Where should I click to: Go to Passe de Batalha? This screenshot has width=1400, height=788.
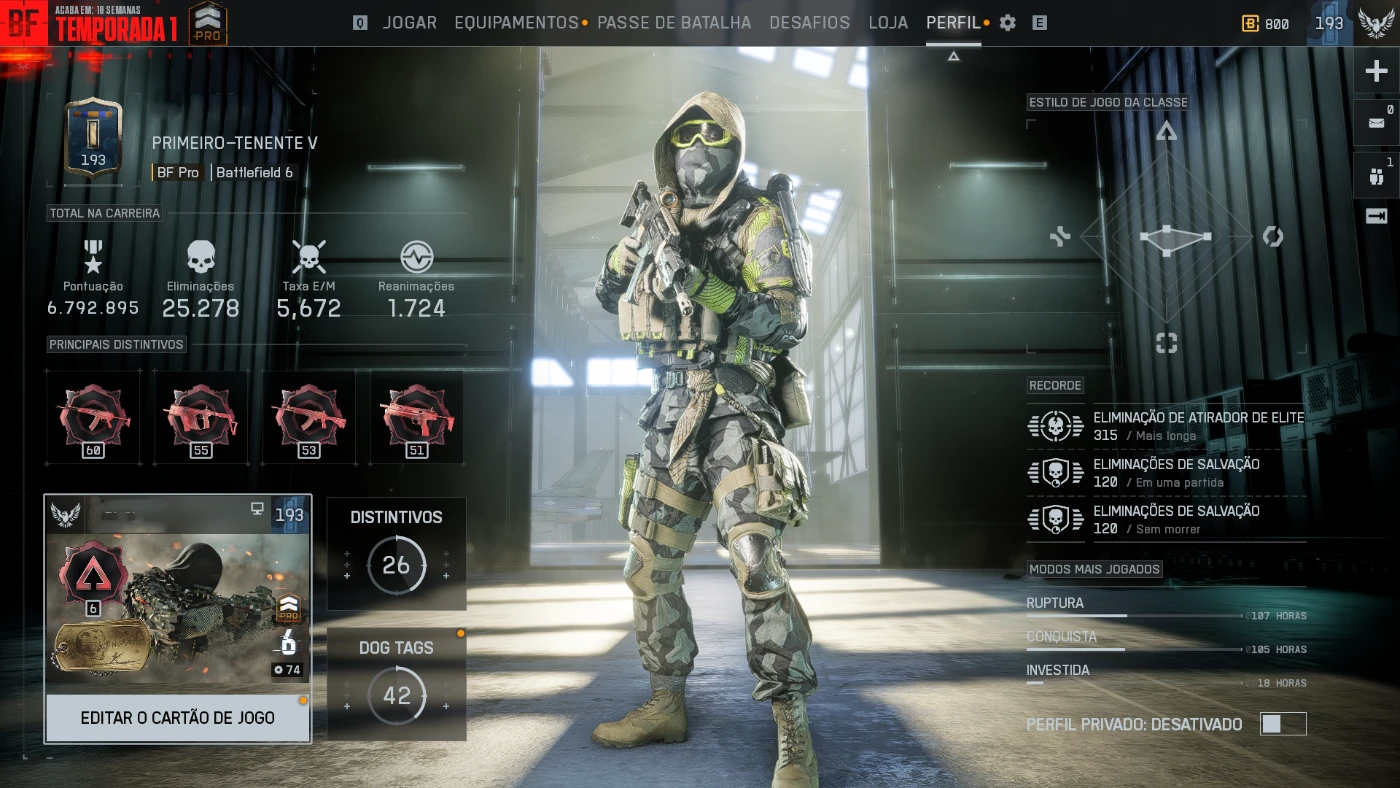tap(674, 23)
